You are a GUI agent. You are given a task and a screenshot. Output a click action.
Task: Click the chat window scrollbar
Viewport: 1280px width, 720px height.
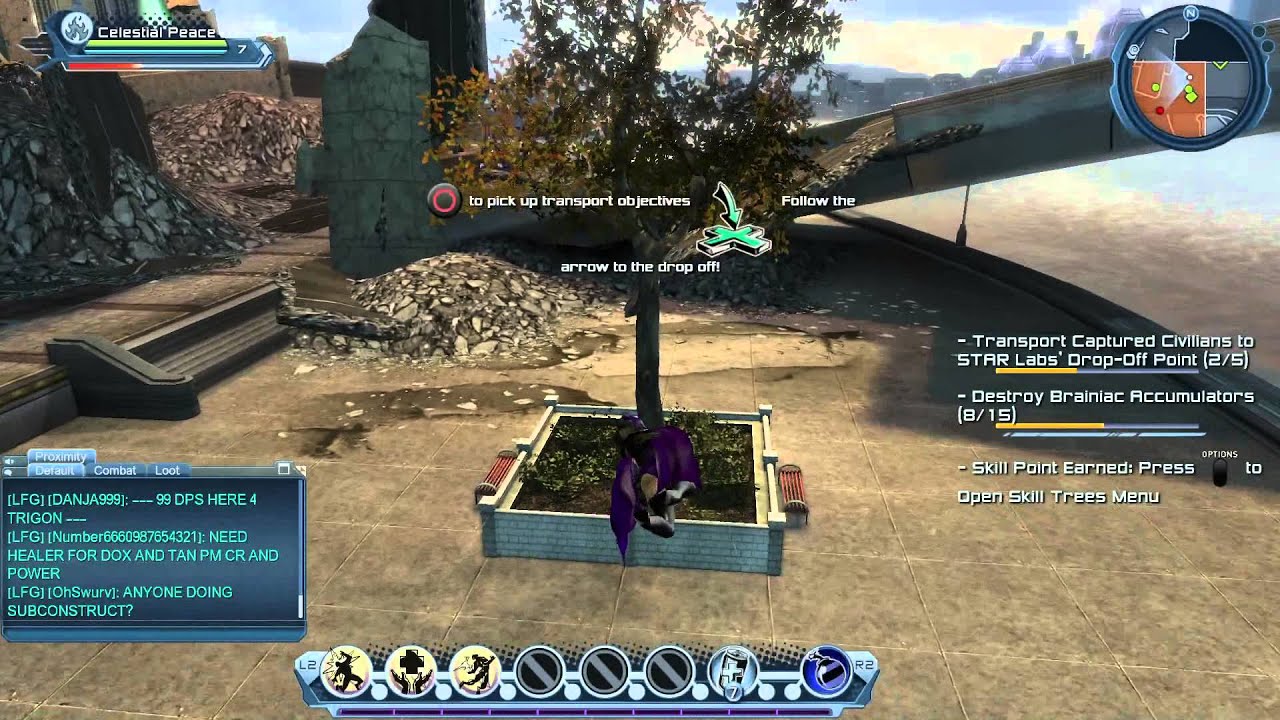pos(300,604)
